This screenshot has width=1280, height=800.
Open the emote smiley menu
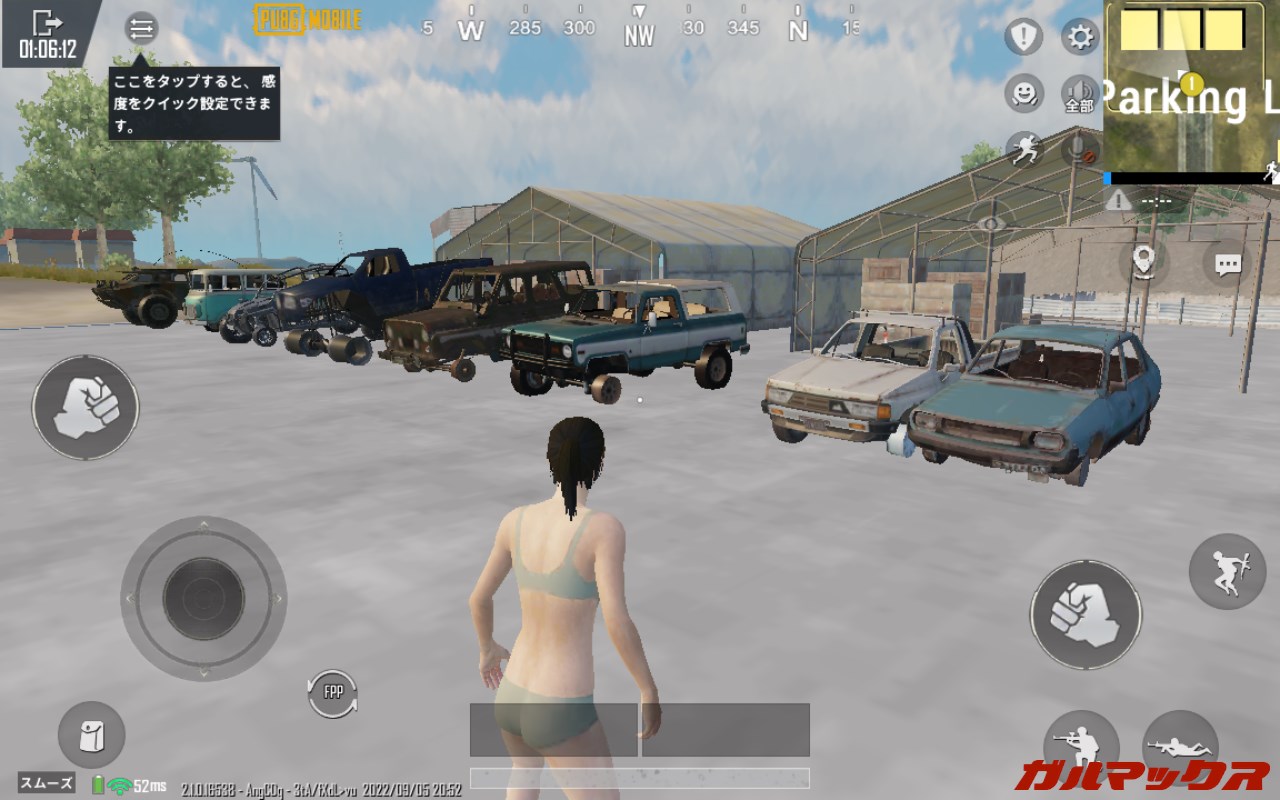[1023, 94]
